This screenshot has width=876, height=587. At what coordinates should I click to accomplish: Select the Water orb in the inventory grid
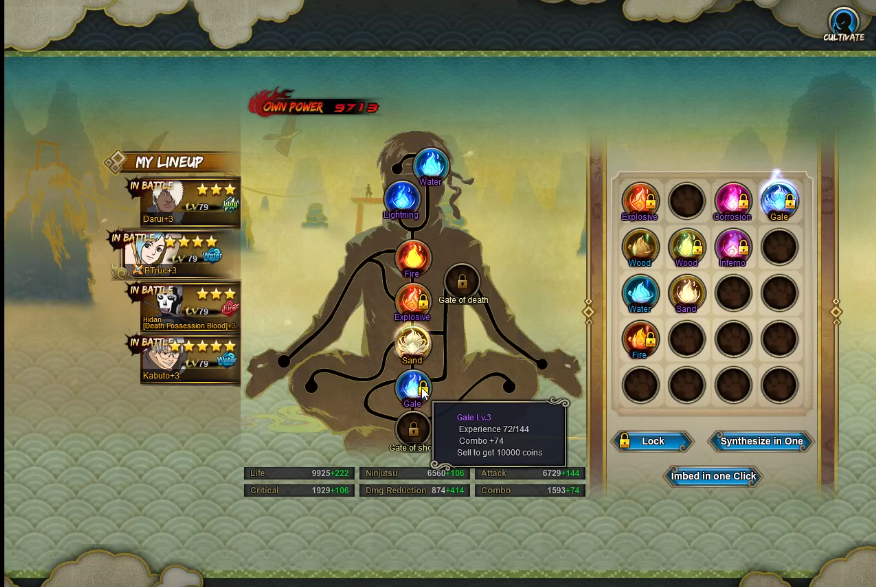pos(640,292)
